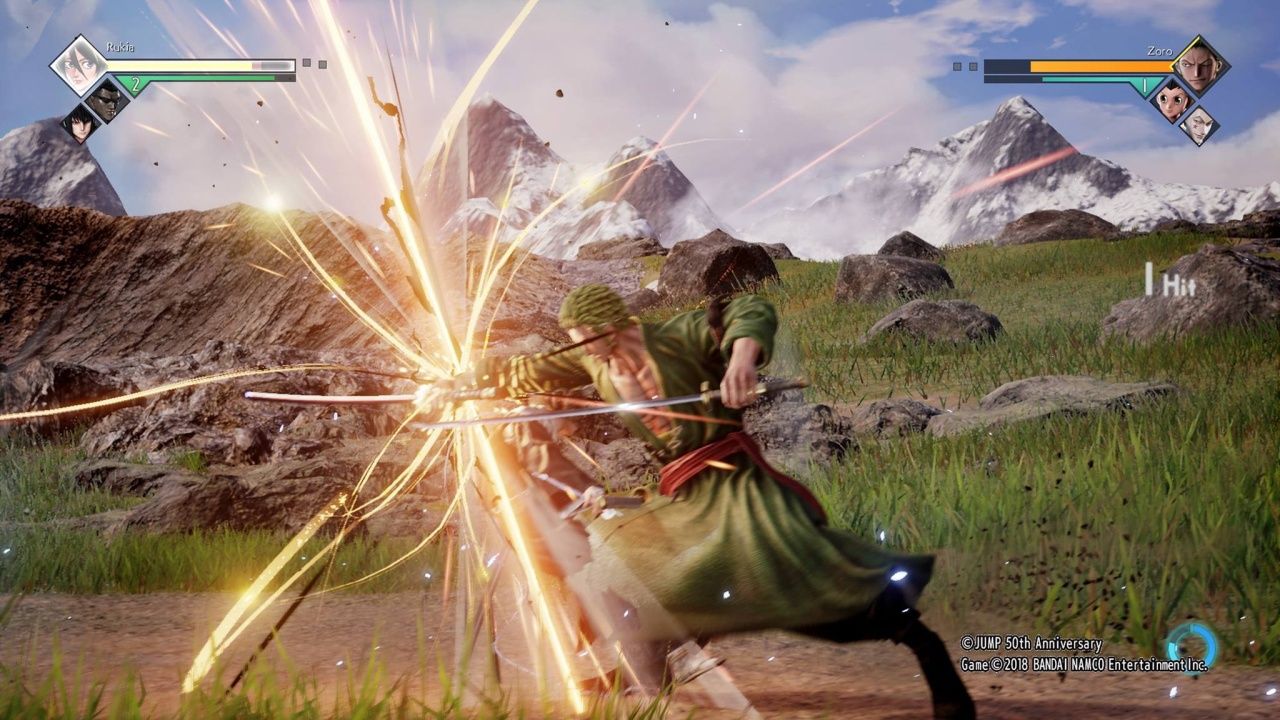1280x720 pixels.
Task: Choose the black-haired support fighter portrait below Rukia
Action: 78,124
